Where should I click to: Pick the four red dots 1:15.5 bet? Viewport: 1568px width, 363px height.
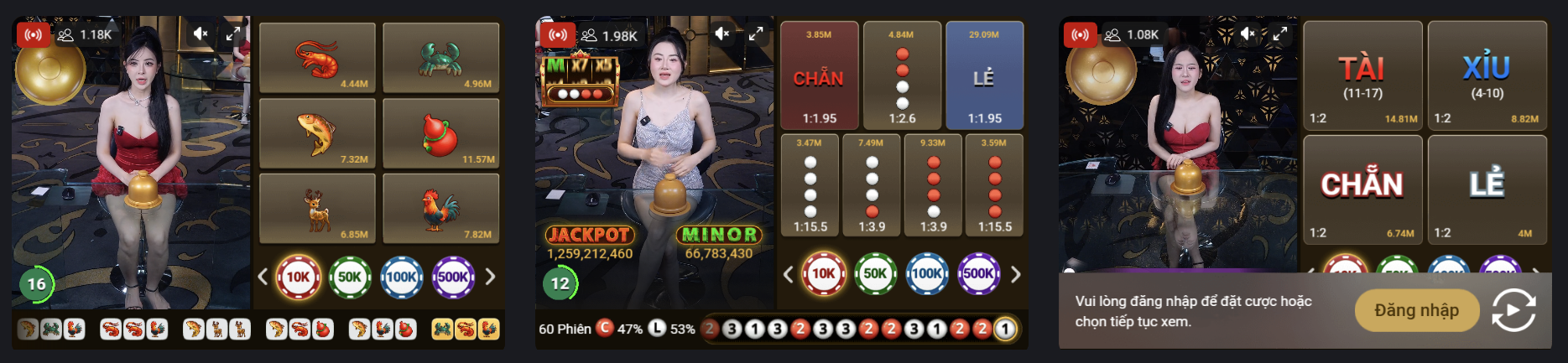tap(995, 185)
